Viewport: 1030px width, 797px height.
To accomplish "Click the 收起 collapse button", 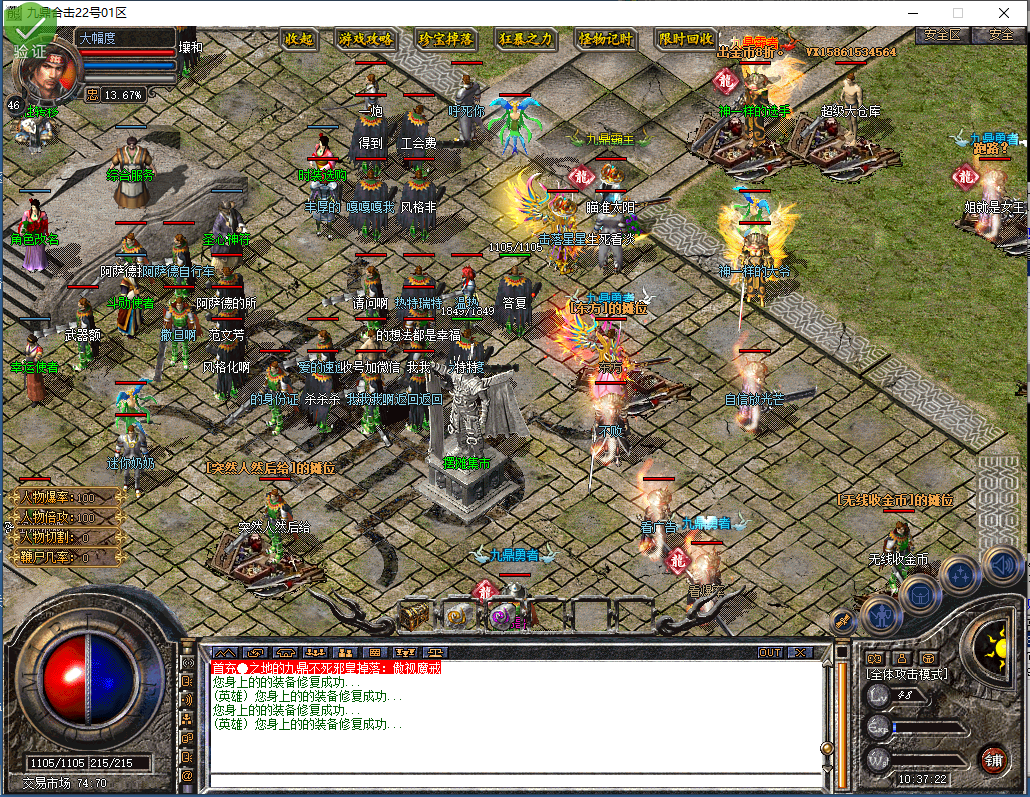I will (299, 39).
